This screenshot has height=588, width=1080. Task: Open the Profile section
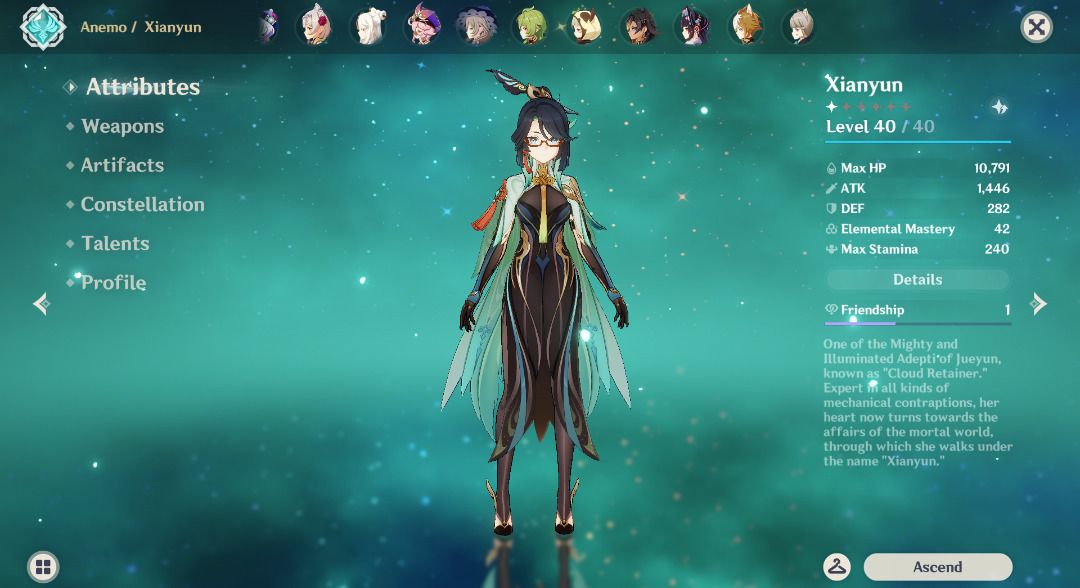(113, 283)
